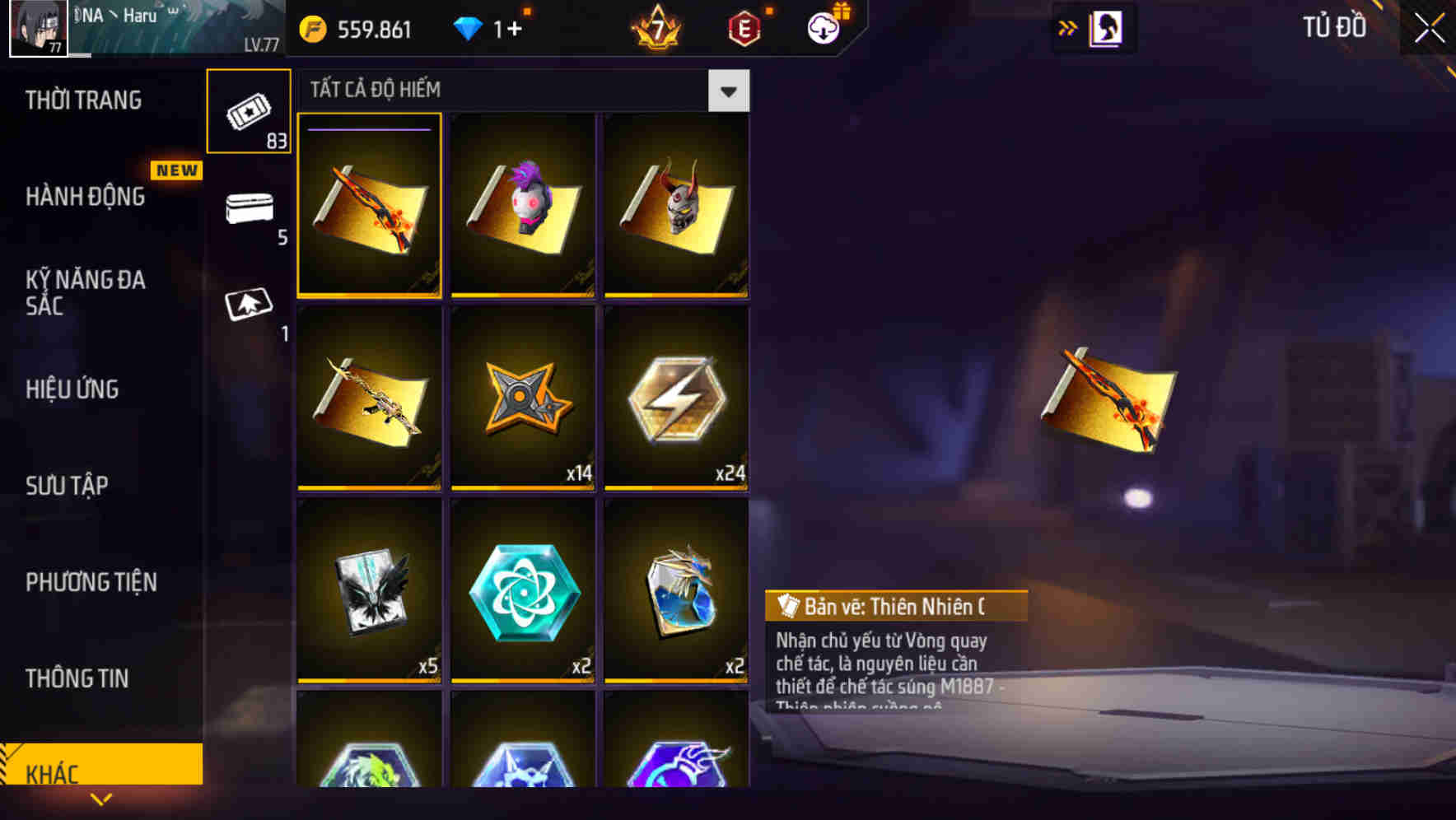Select the horned demon mask blueprint
Viewport: 1456px width, 820px height.
[x=677, y=205]
